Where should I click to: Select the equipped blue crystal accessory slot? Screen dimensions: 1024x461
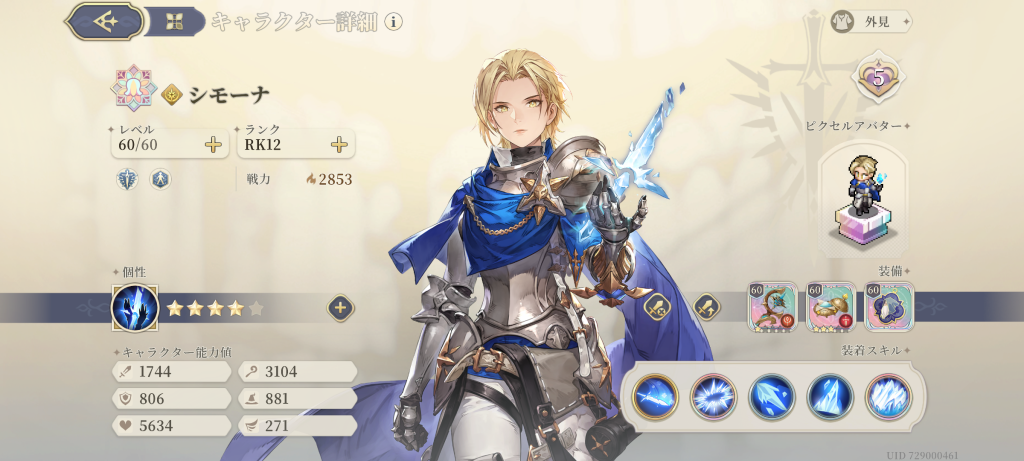coord(888,306)
